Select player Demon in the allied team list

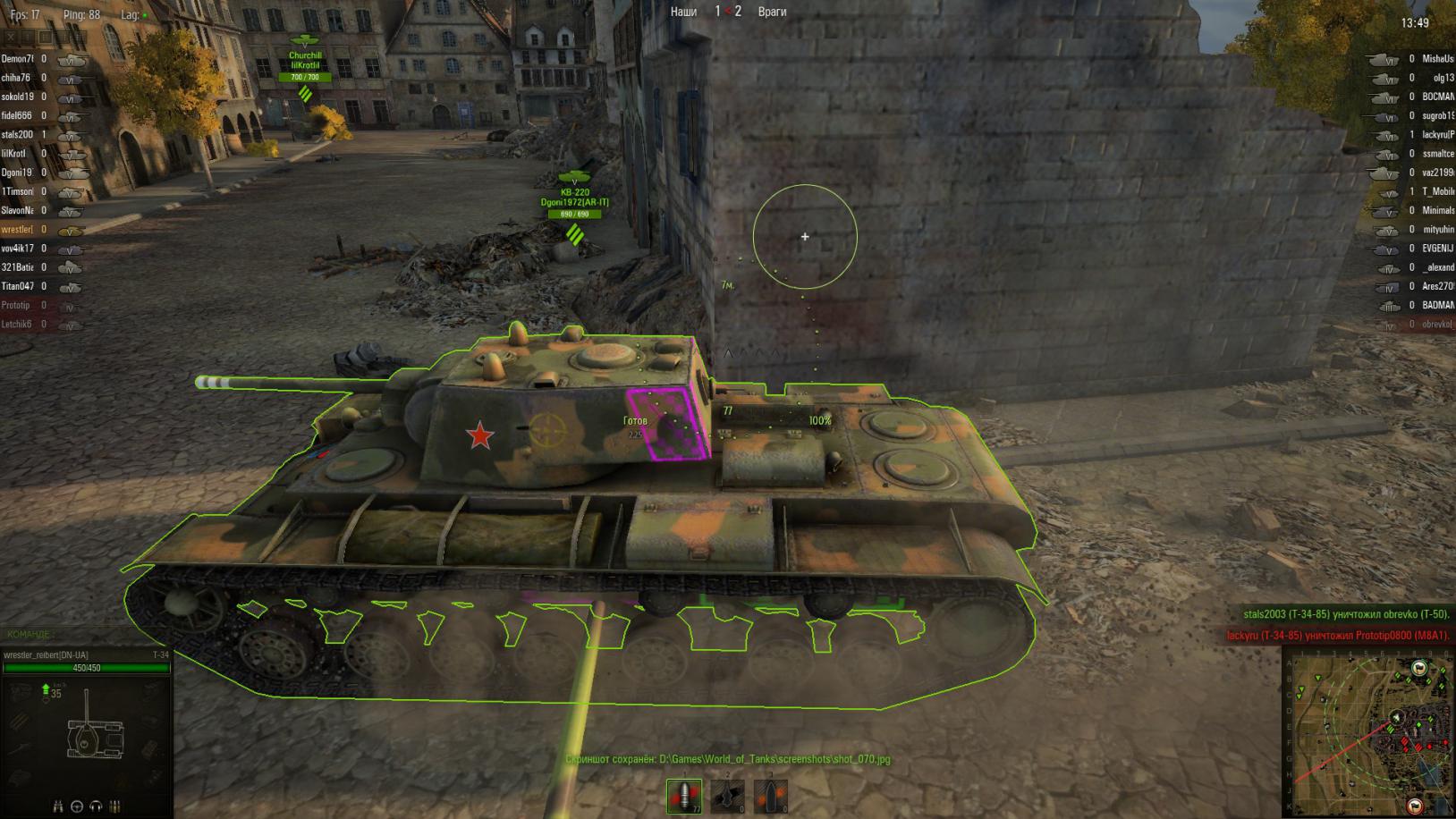pos(17,59)
